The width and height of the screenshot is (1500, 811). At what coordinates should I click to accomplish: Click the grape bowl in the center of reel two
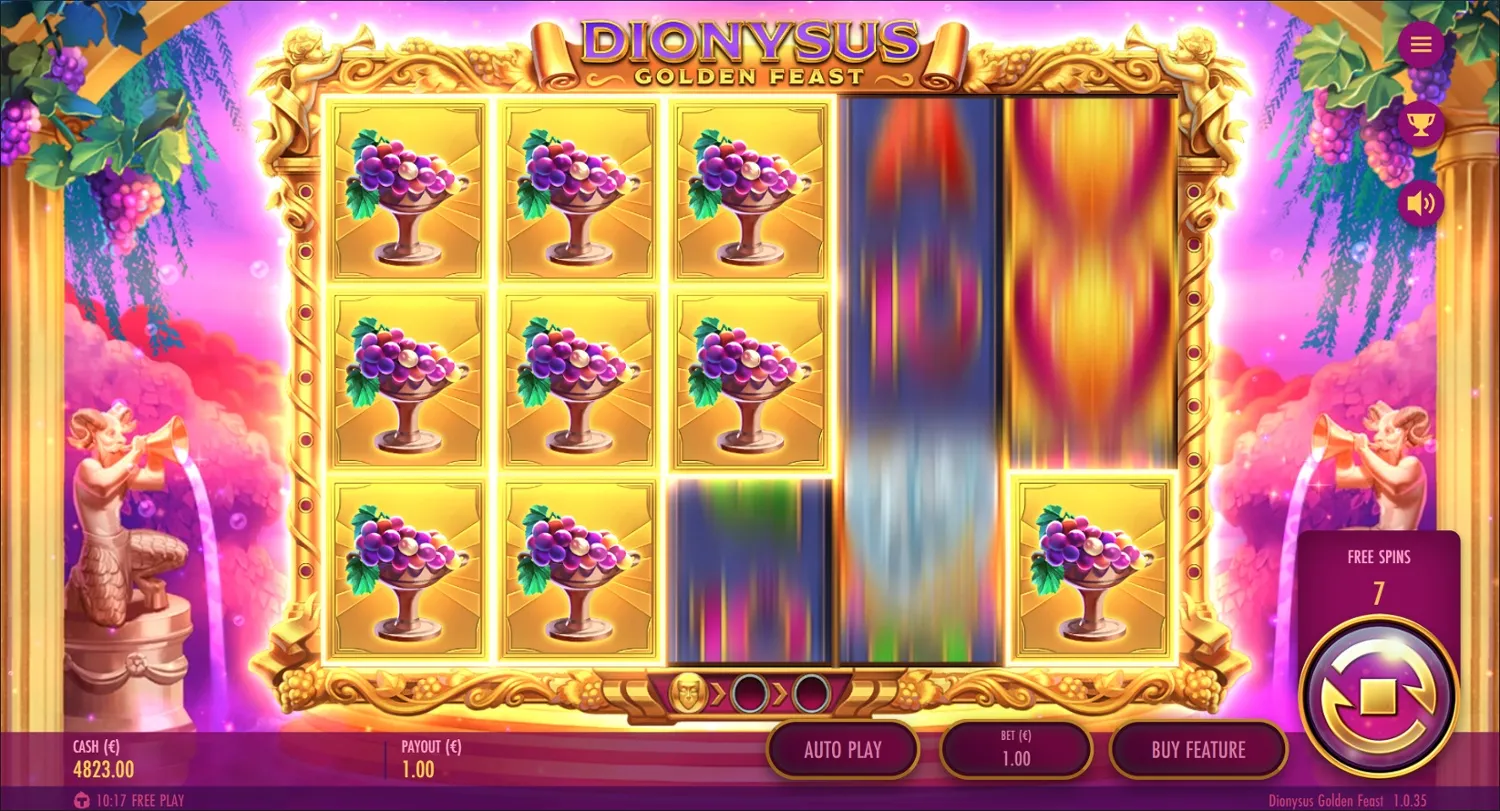pos(576,380)
